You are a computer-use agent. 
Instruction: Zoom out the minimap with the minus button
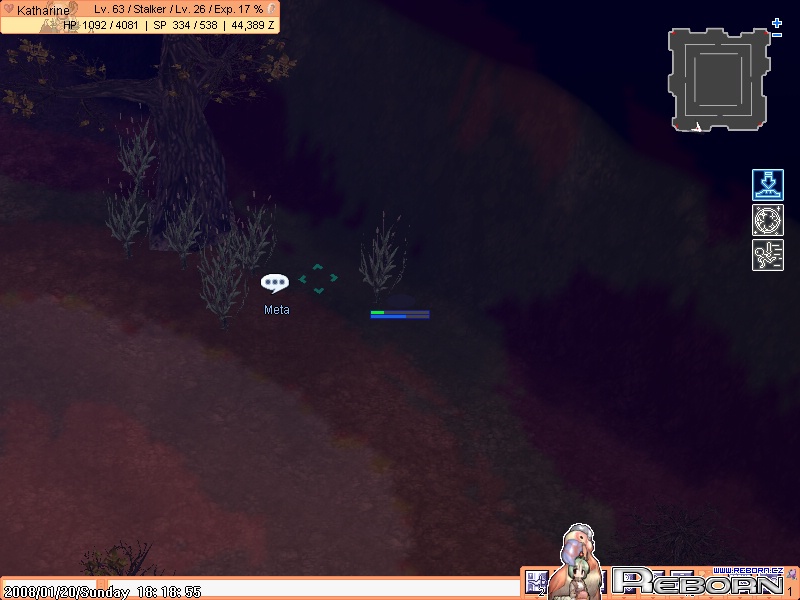[777, 35]
